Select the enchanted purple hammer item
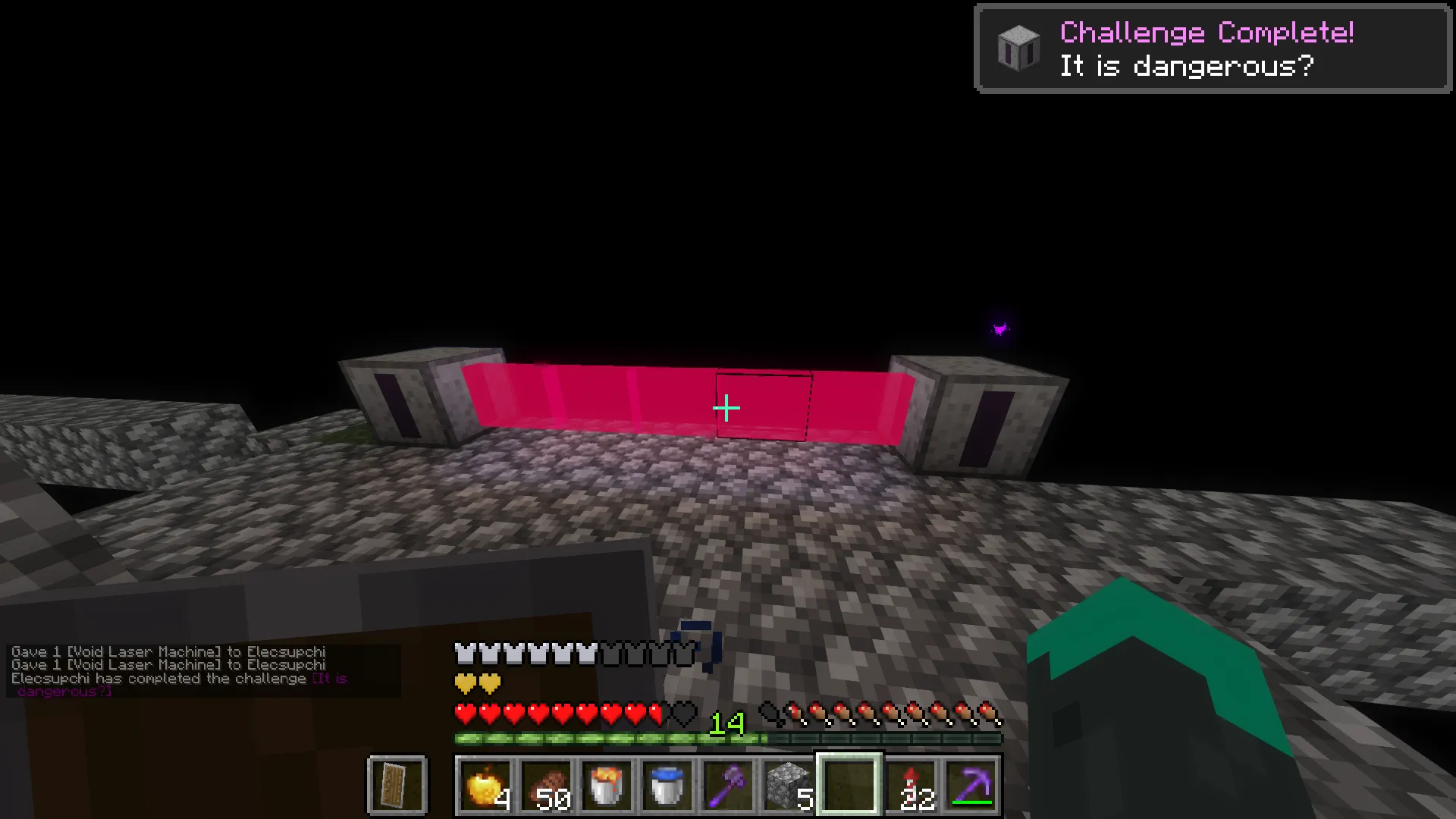The width and height of the screenshot is (1456, 819). tap(726, 785)
